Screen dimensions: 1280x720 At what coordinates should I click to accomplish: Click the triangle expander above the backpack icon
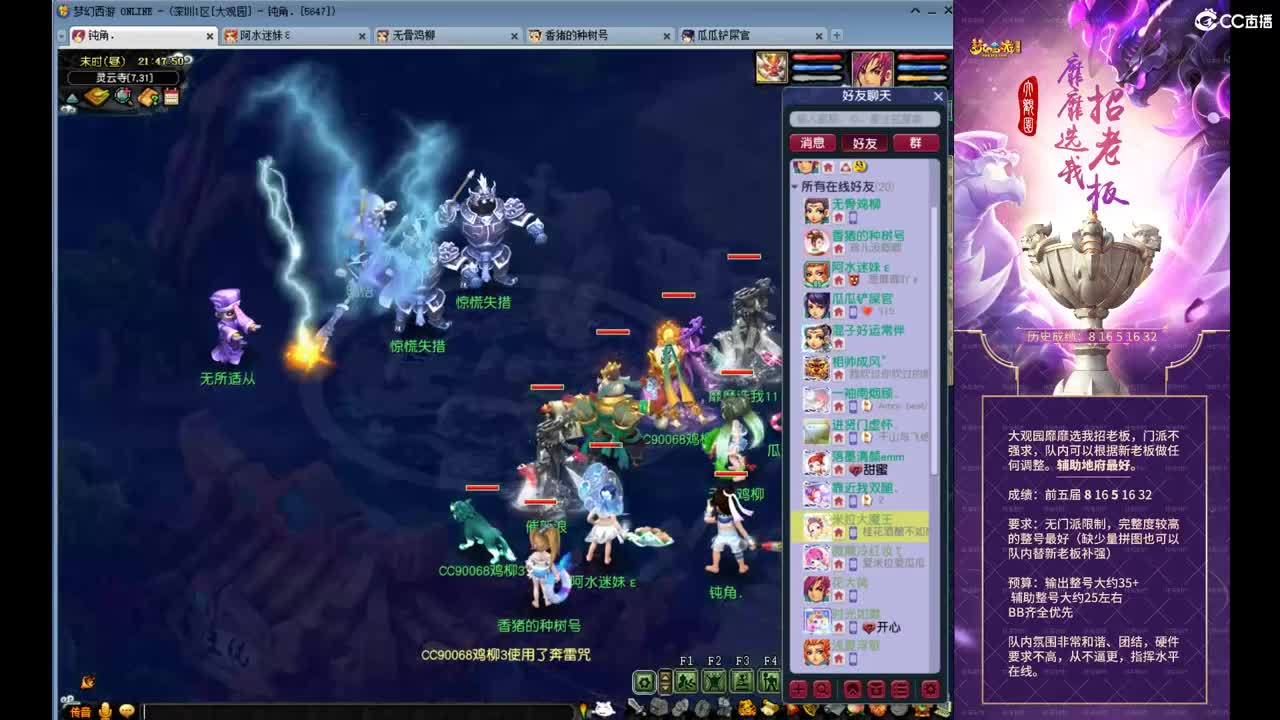click(74, 99)
